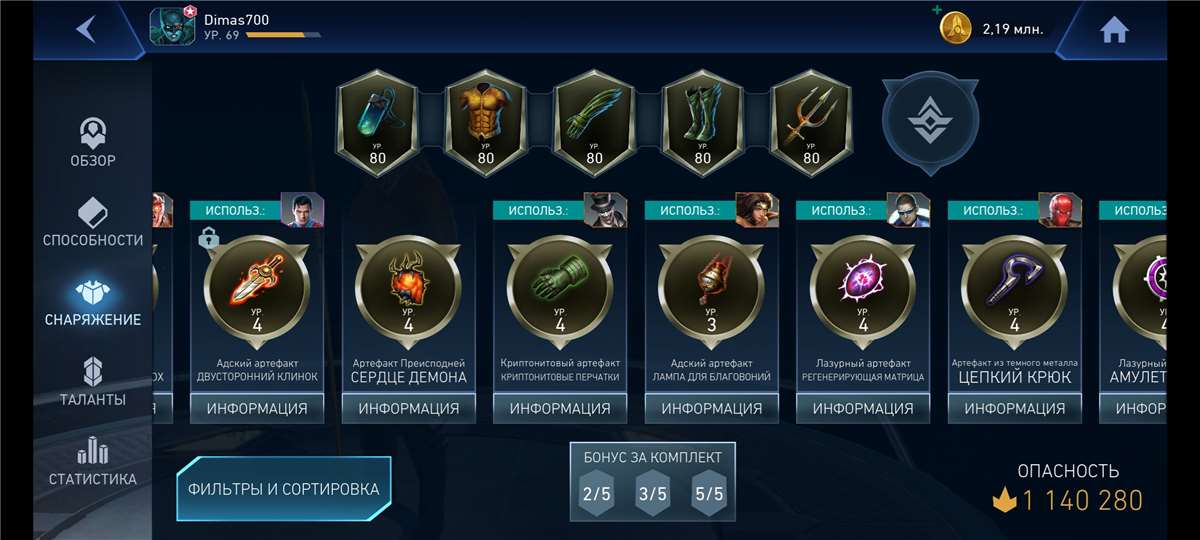Open Фильтры и сортировка
Image resolution: width=1200 pixels, height=540 pixels.
pos(284,489)
